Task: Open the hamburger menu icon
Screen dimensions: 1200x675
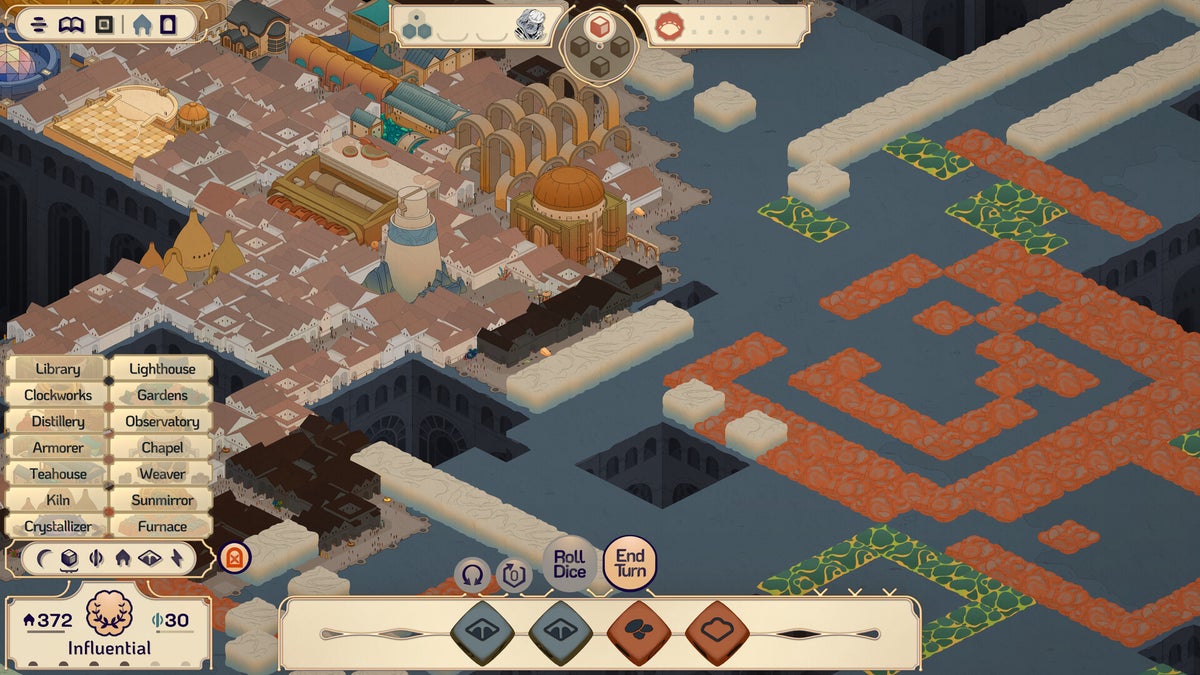Action: pos(39,24)
